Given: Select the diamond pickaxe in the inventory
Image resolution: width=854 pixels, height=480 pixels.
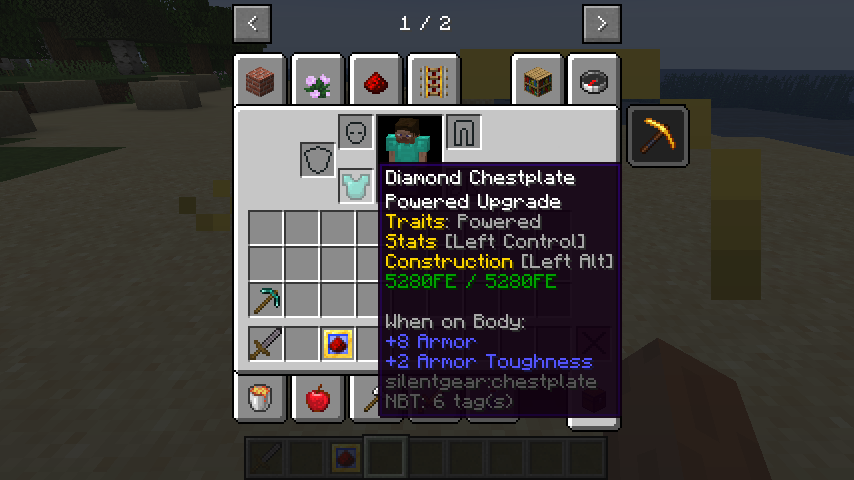Looking at the screenshot, I should point(266,299).
